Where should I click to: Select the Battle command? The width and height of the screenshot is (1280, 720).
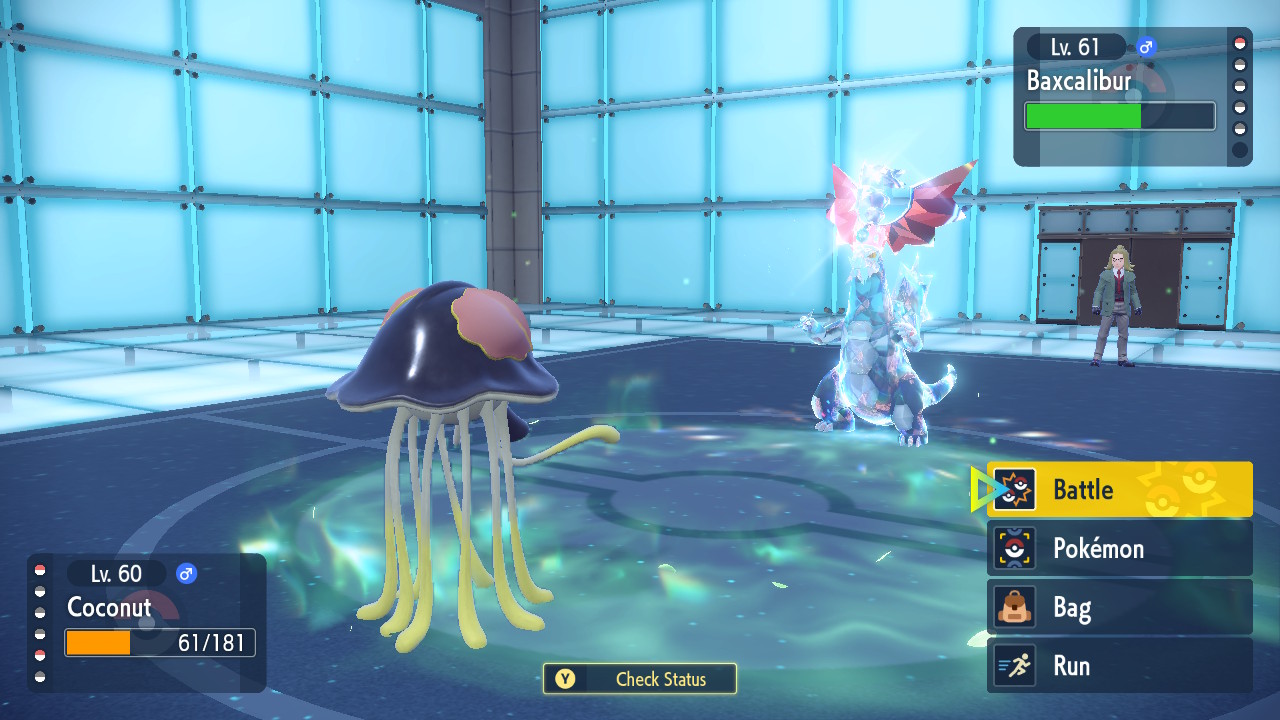(1119, 490)
